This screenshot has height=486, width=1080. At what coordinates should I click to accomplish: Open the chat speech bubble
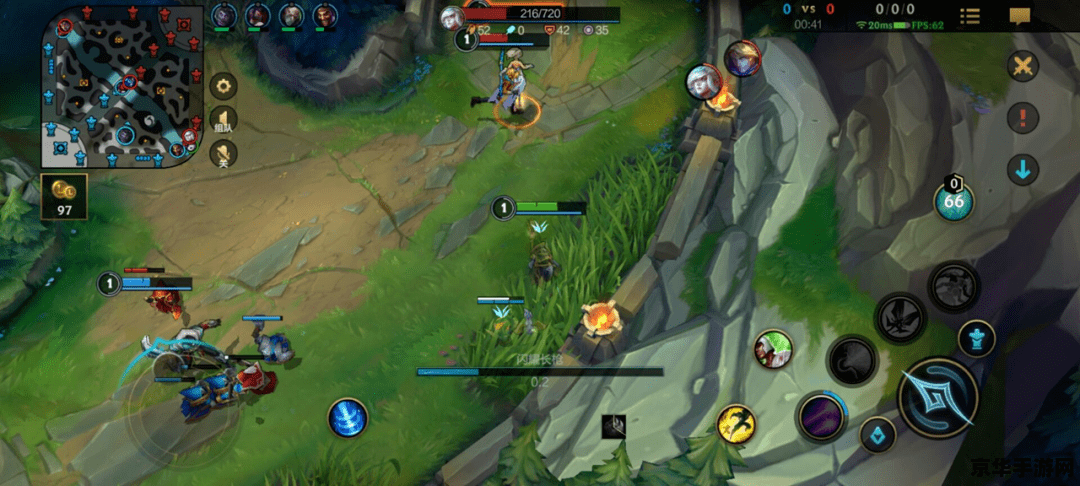[1019, 16]
